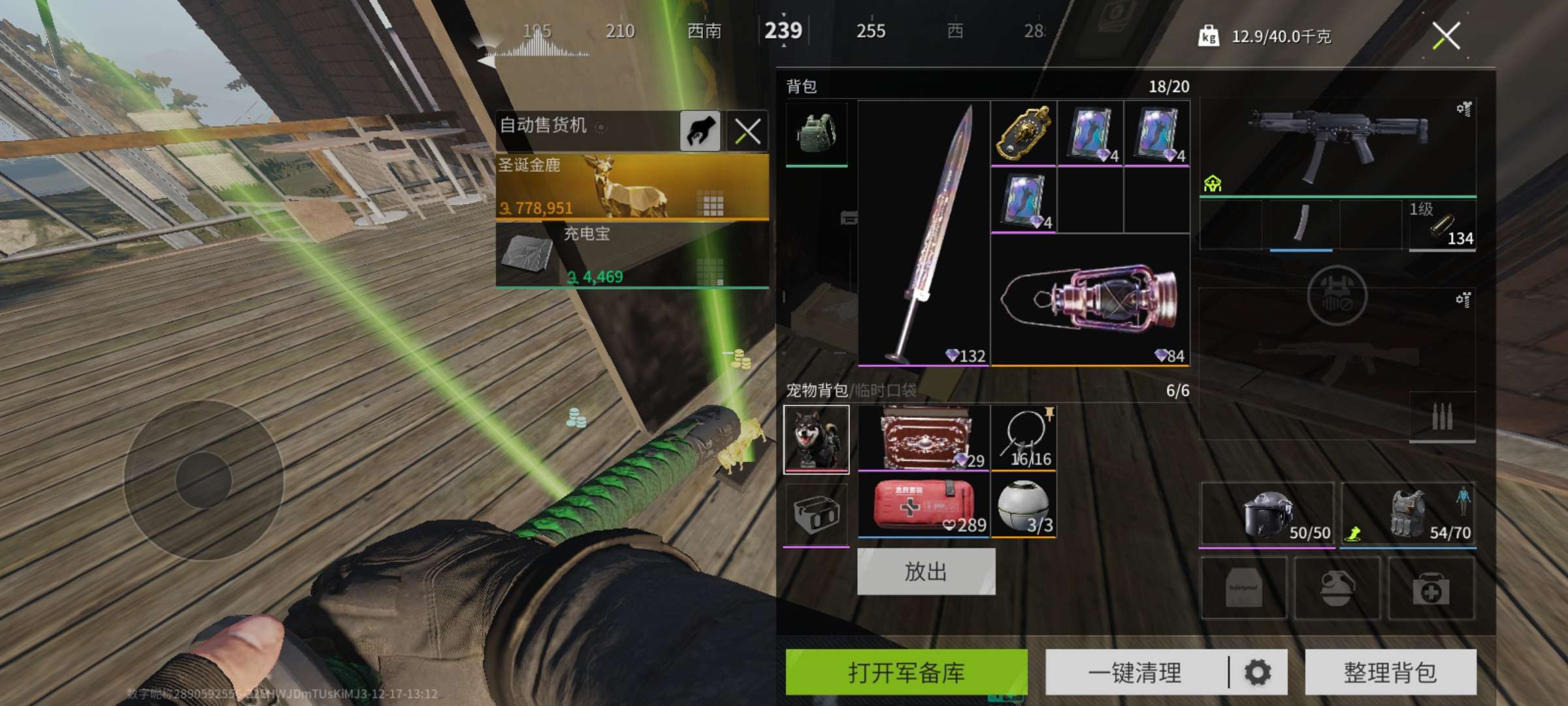
Task: Release the pet with 放出 button
Action: 926,572
